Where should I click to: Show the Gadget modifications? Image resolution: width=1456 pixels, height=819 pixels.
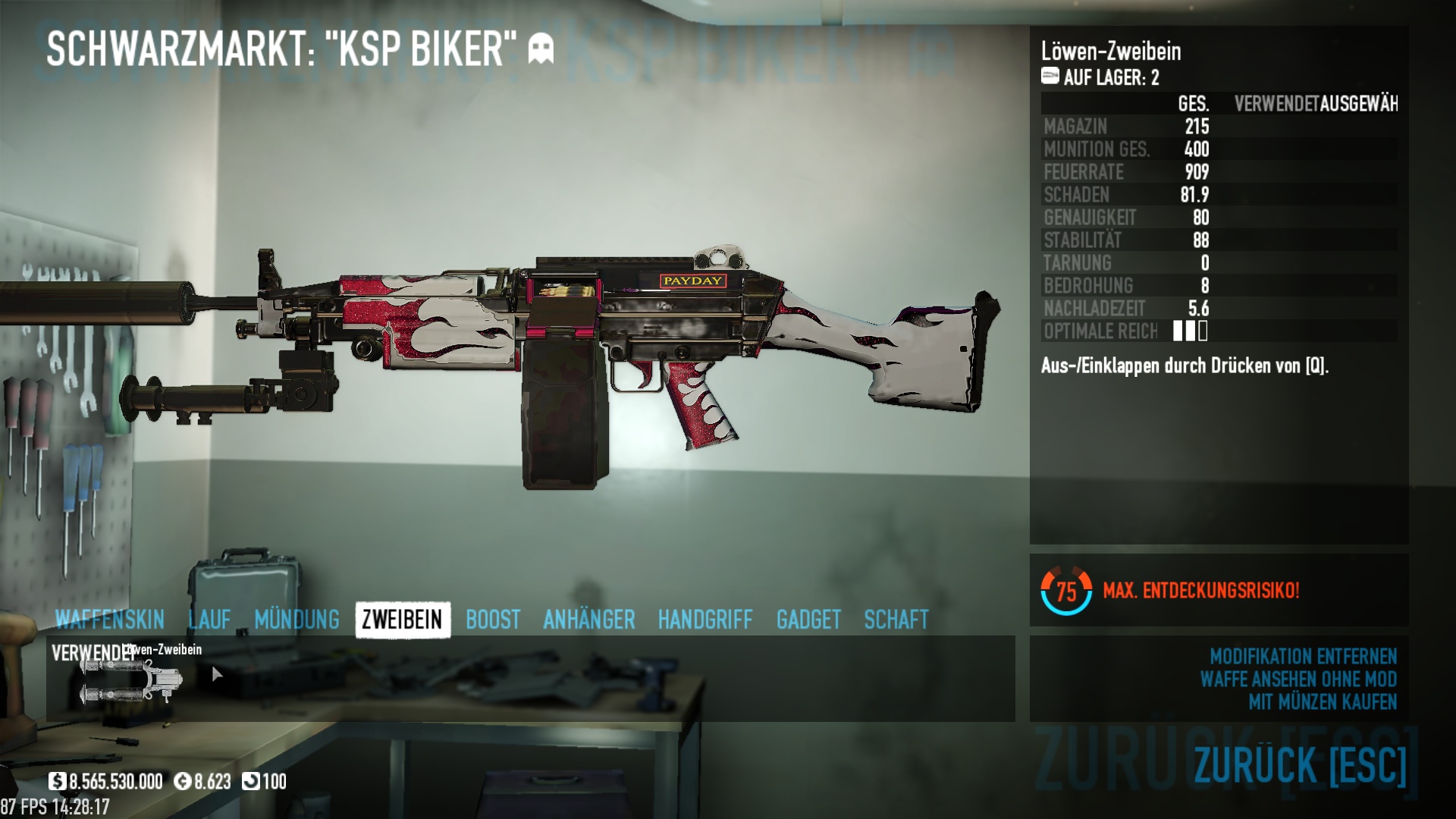coord(808,620)
